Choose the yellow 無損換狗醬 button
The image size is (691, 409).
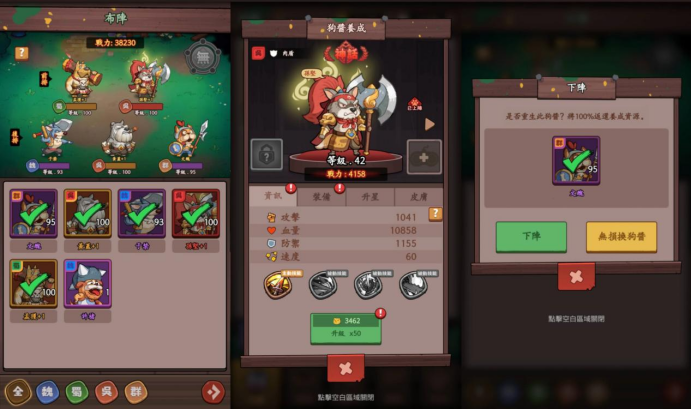click(621, 237)
